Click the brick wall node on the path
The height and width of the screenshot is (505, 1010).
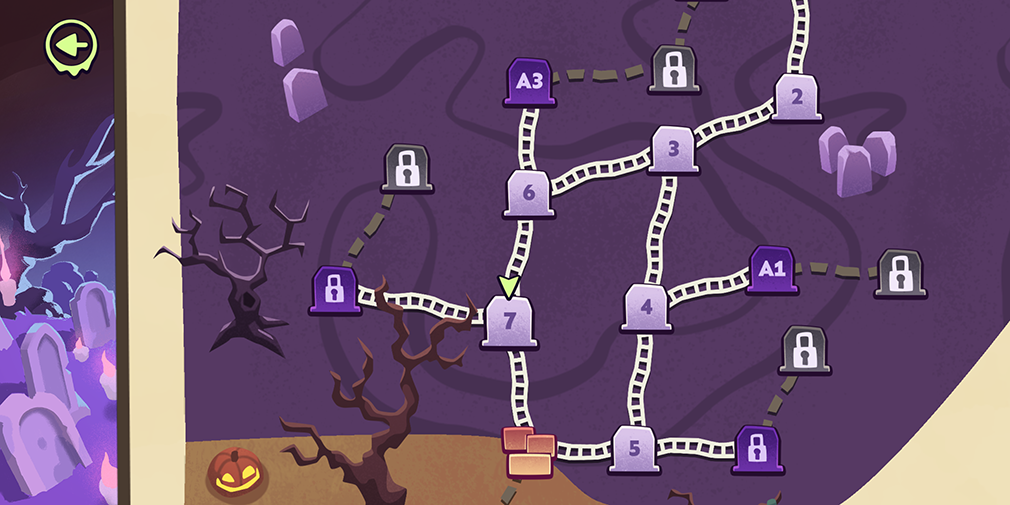529,450
